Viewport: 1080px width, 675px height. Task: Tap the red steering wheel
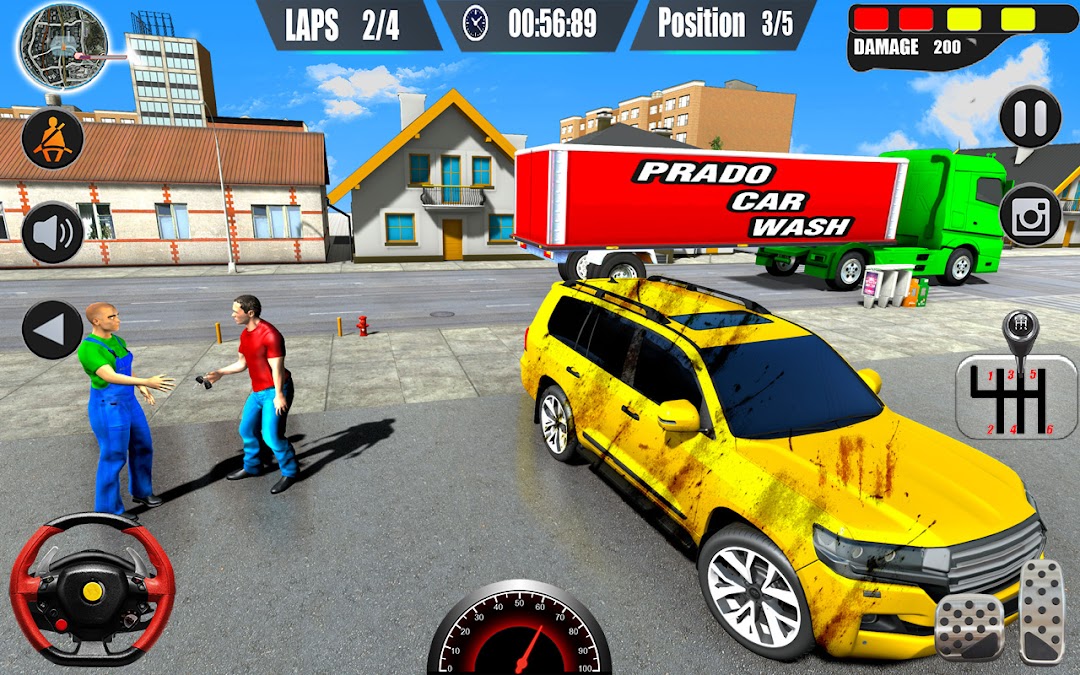(x=92, y=589)
